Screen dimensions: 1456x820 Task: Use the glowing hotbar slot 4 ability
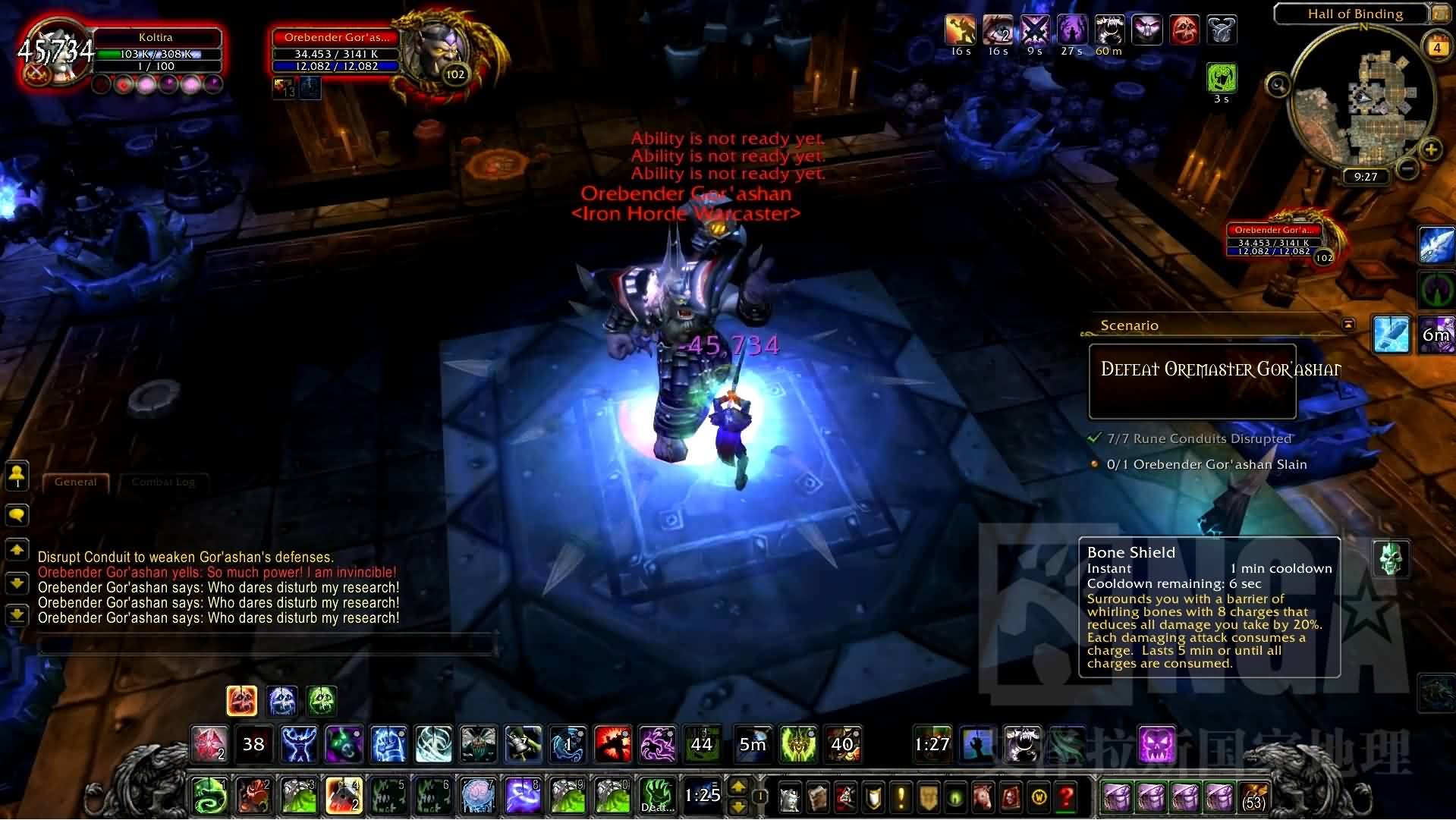[343, 795]
